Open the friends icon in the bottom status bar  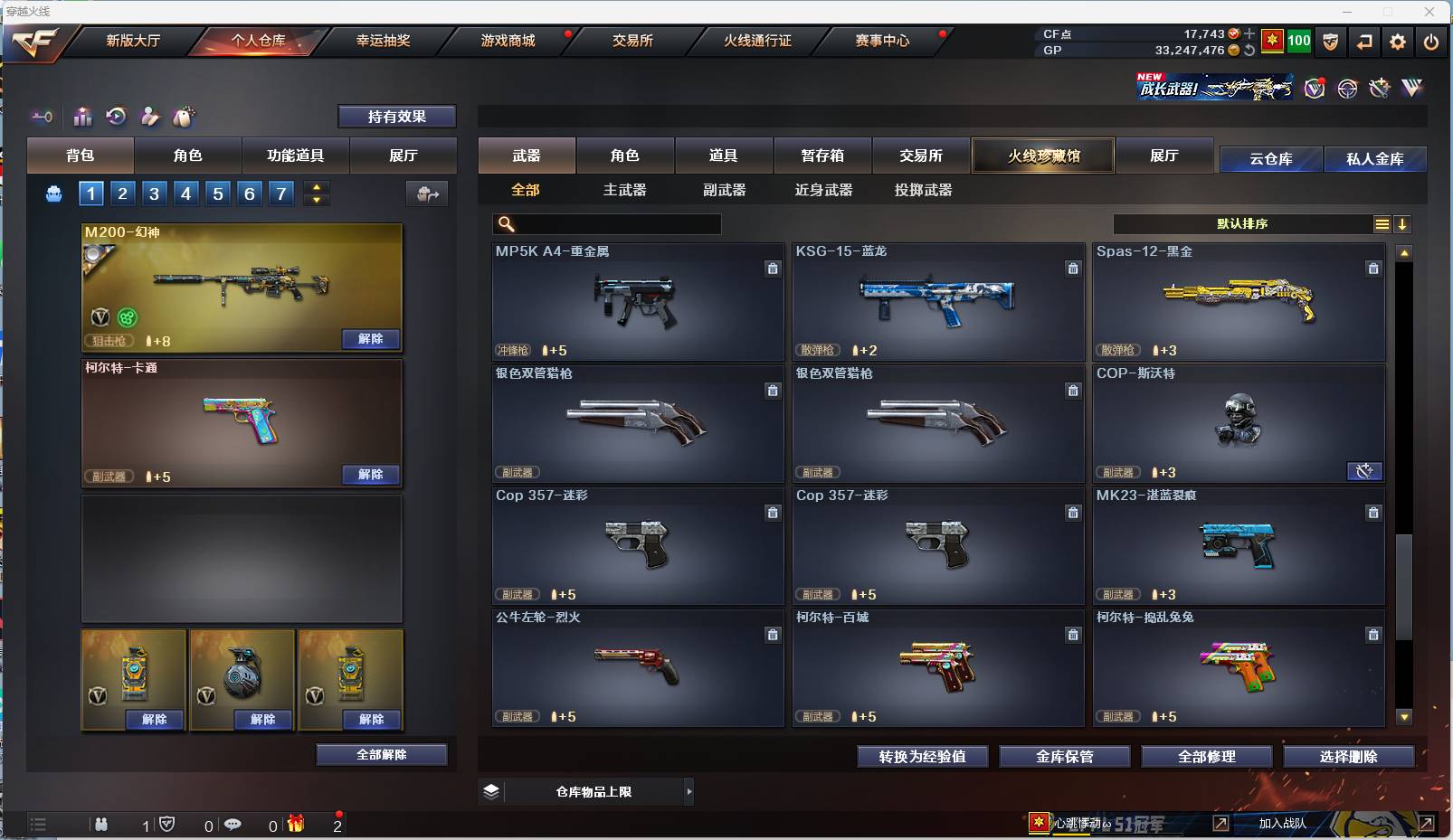point(102,825)
